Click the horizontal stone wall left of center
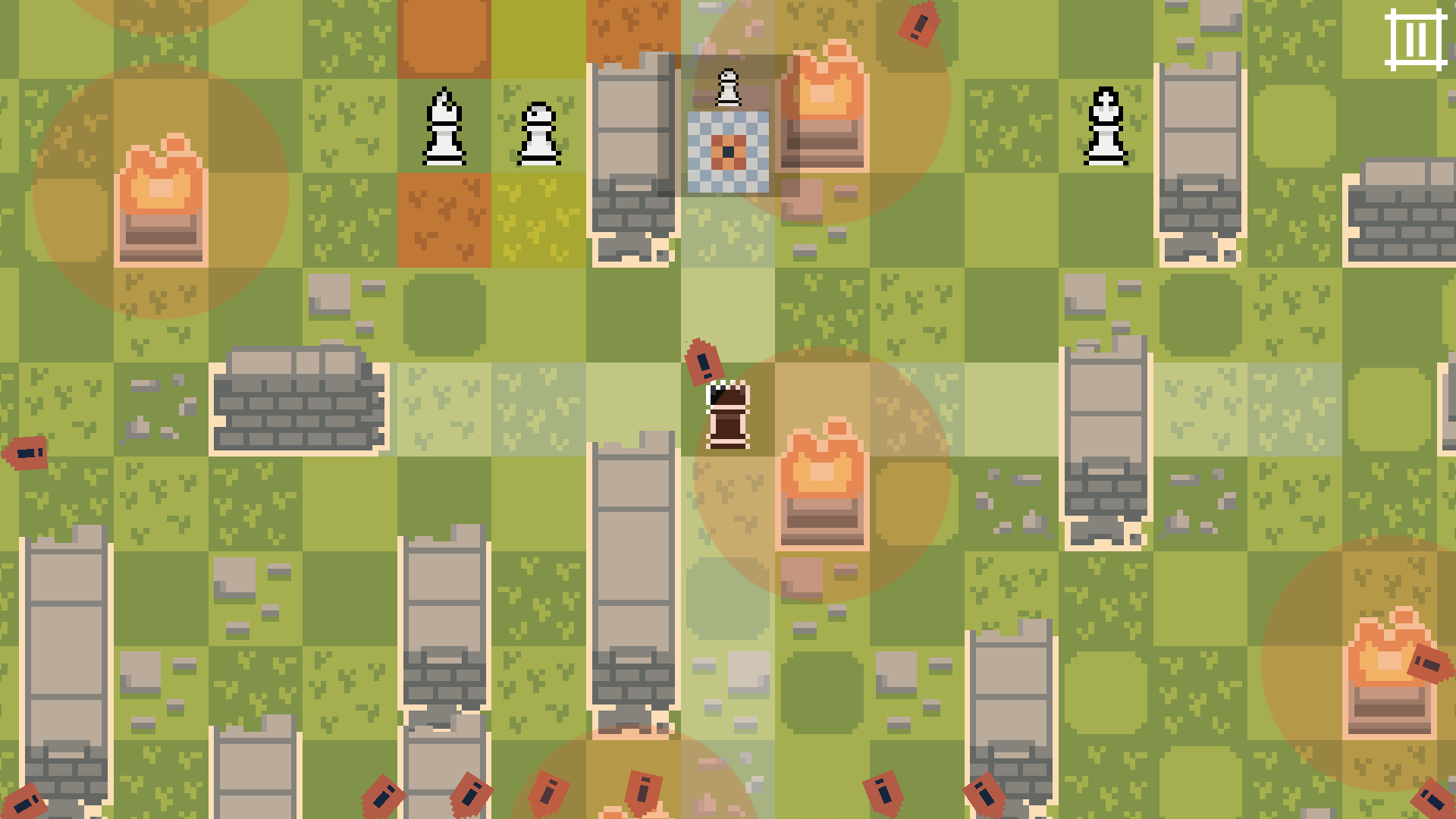This screenshot has height=819, width=1456. click(x=300, y=402)
